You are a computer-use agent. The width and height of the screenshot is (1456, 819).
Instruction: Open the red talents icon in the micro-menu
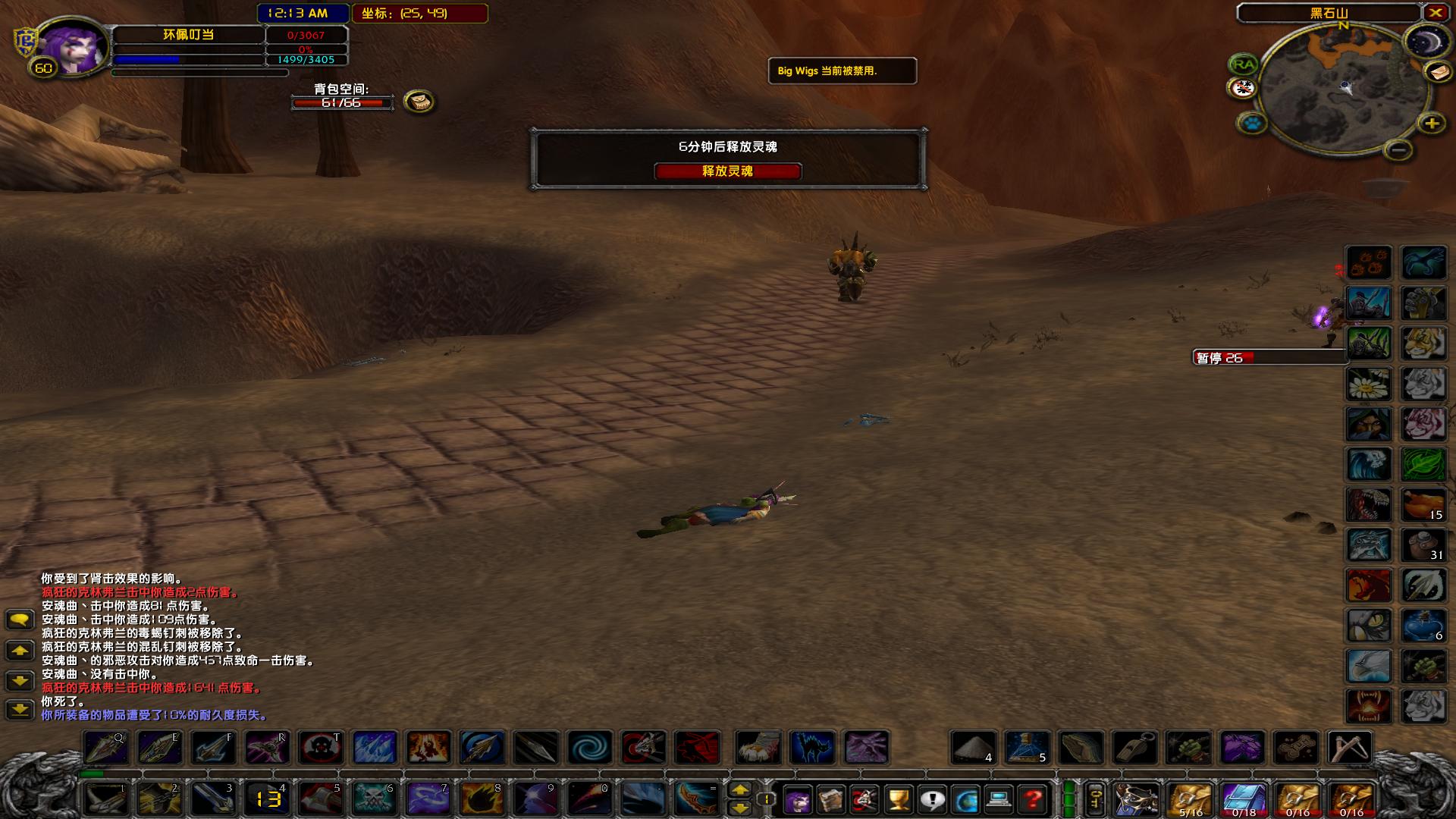point(864,800)
